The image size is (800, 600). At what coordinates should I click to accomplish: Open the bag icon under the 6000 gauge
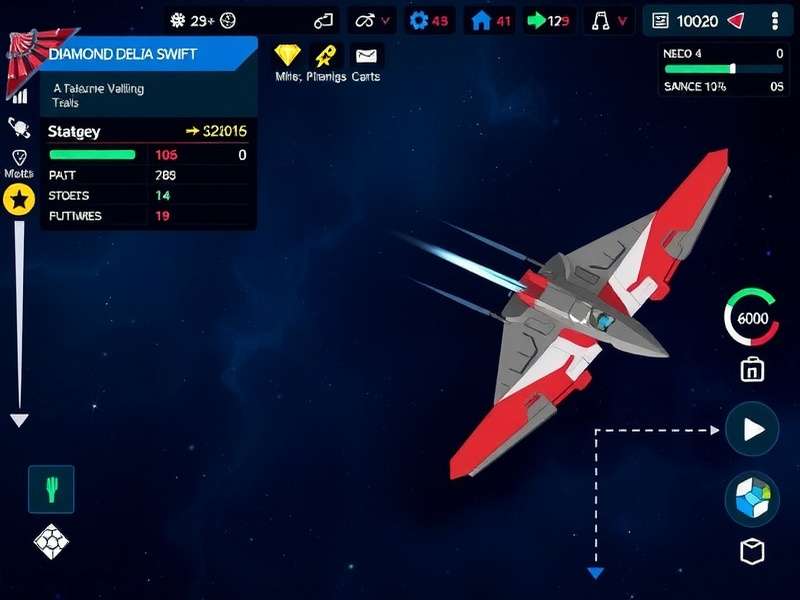[752, 370]
